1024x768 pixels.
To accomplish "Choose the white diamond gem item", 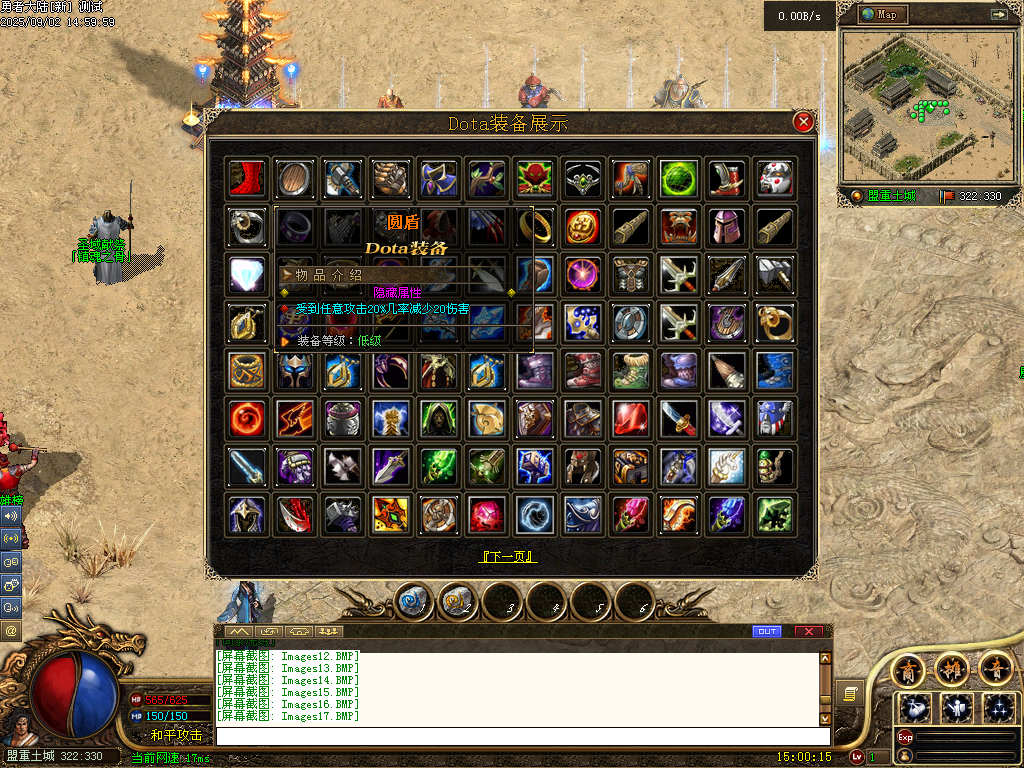I will (245, 274).
